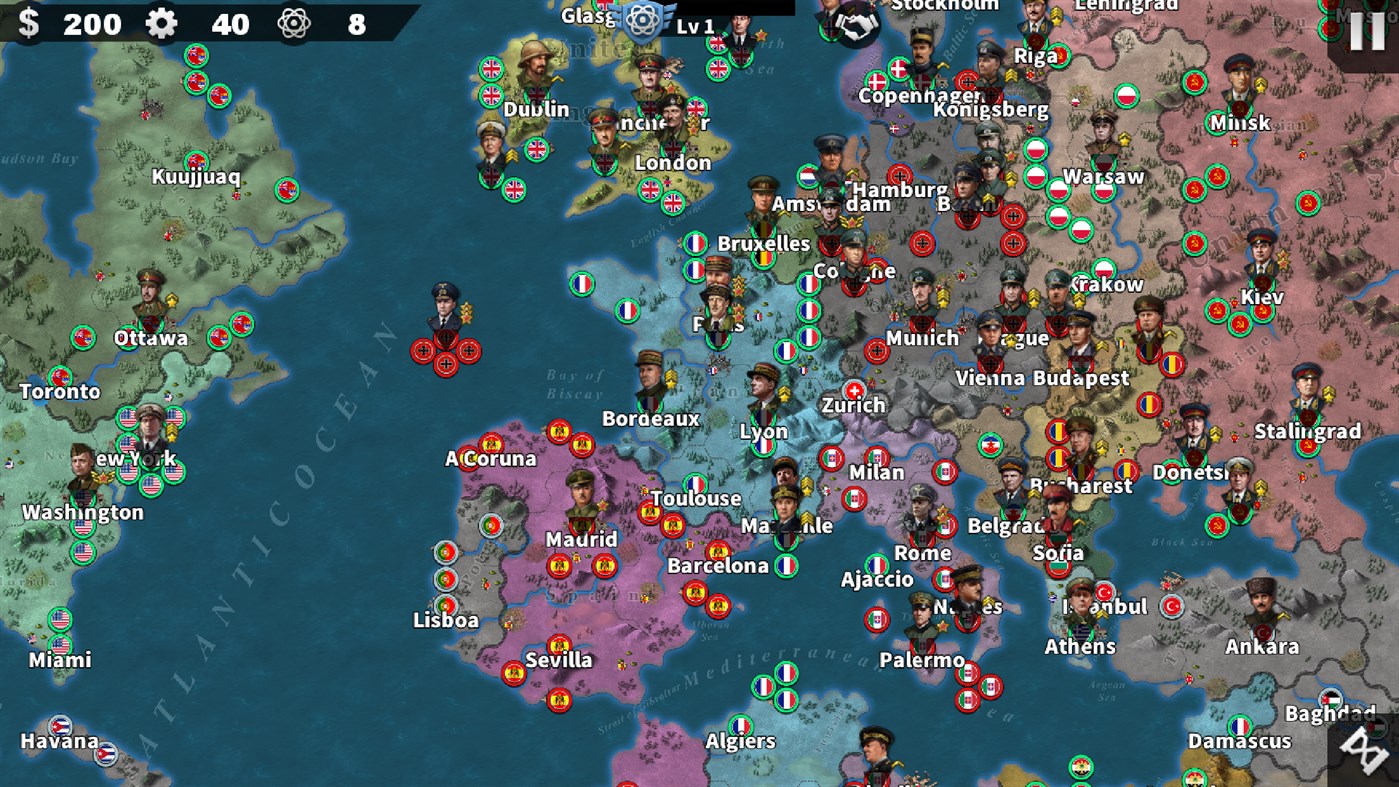Click the Lv 1 air force shield badge

click(641, 20)
